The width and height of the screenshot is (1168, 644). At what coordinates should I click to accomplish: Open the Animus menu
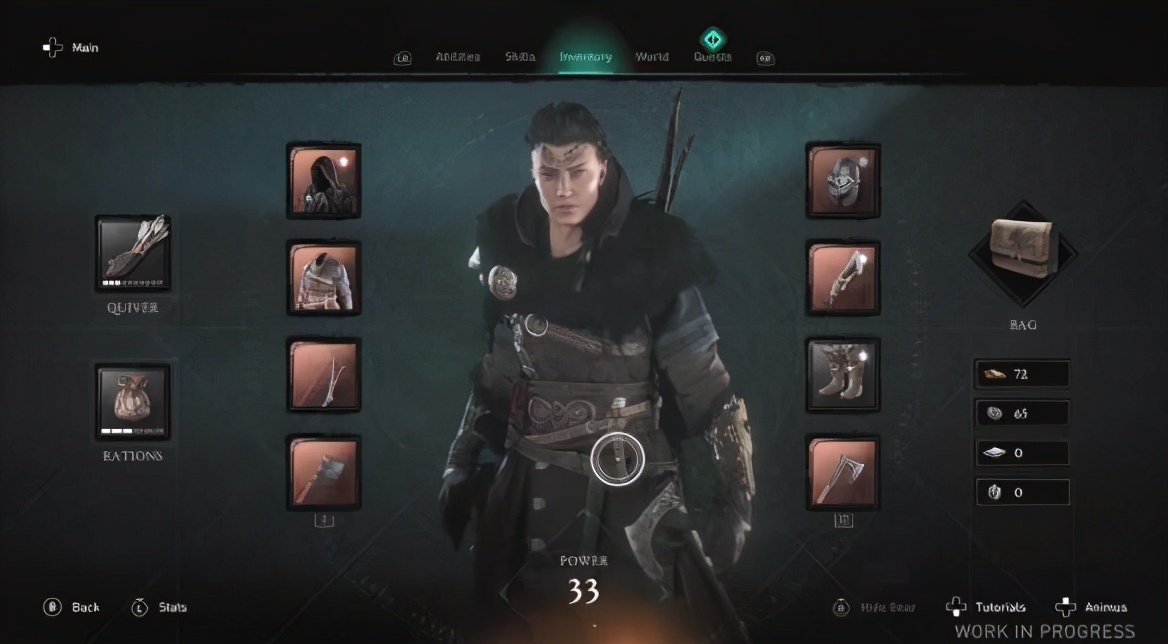[1093, 607]
